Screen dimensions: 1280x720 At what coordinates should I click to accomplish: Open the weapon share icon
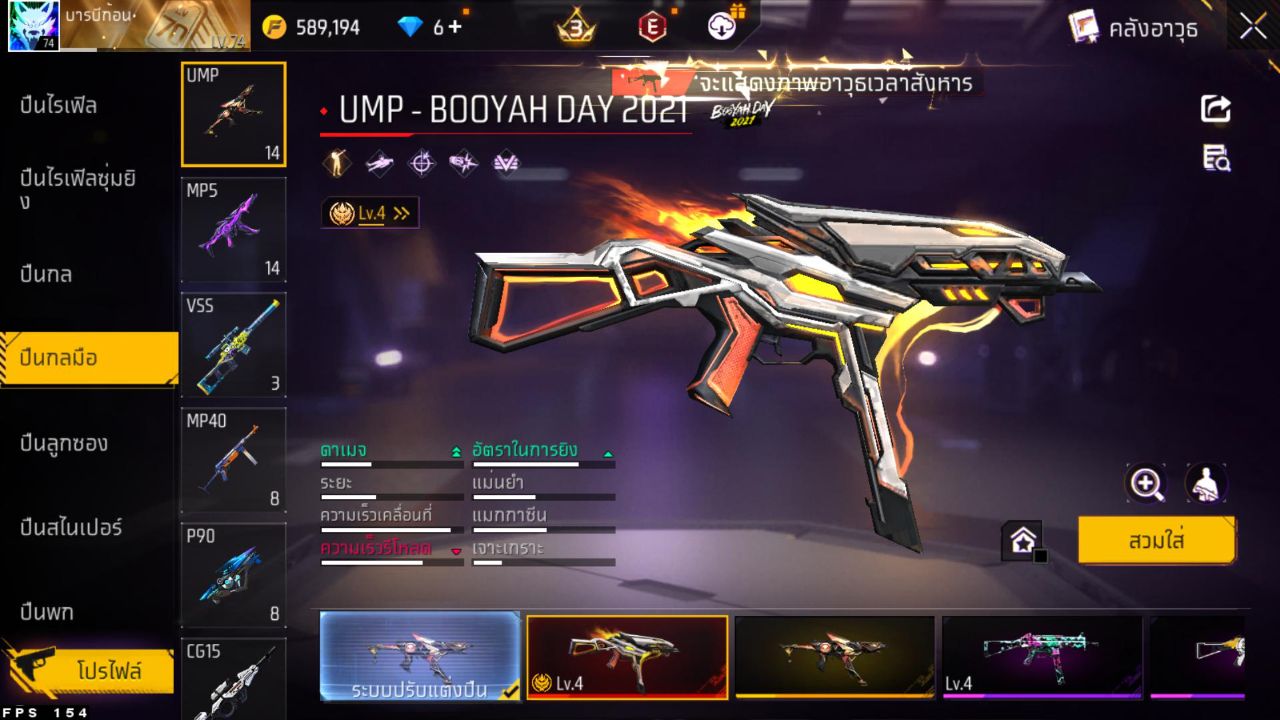pos(1214,110)
